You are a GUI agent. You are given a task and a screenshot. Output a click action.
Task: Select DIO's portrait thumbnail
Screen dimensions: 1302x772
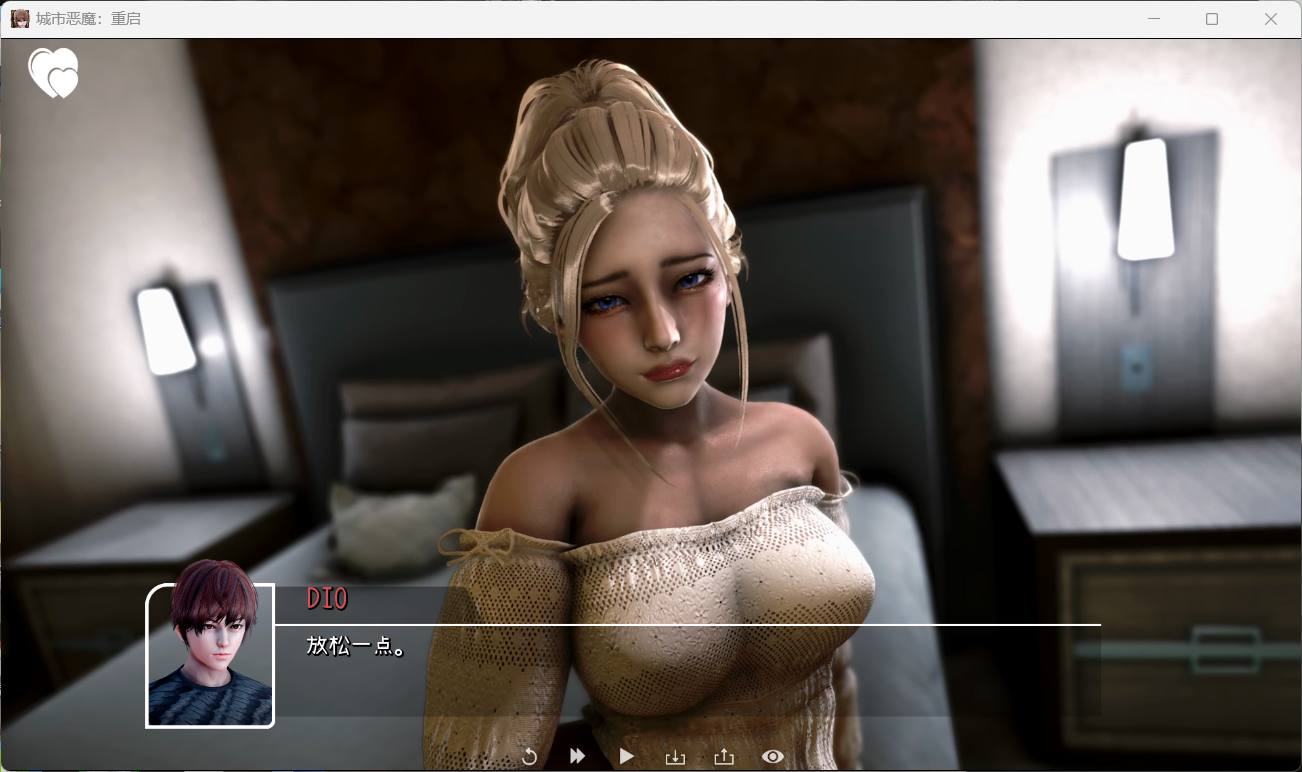click(209, 655)
